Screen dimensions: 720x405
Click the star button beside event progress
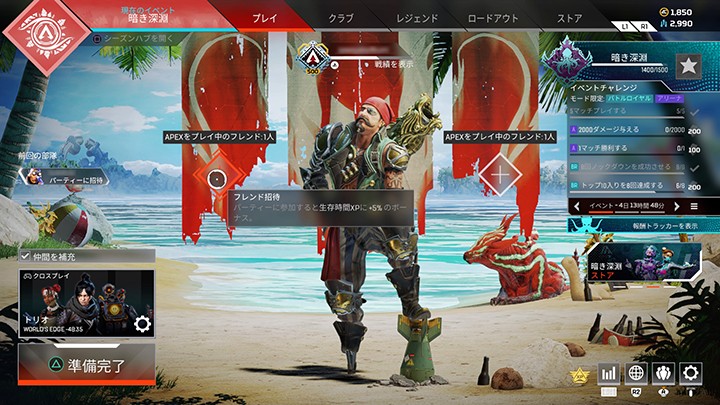[688, 66]
